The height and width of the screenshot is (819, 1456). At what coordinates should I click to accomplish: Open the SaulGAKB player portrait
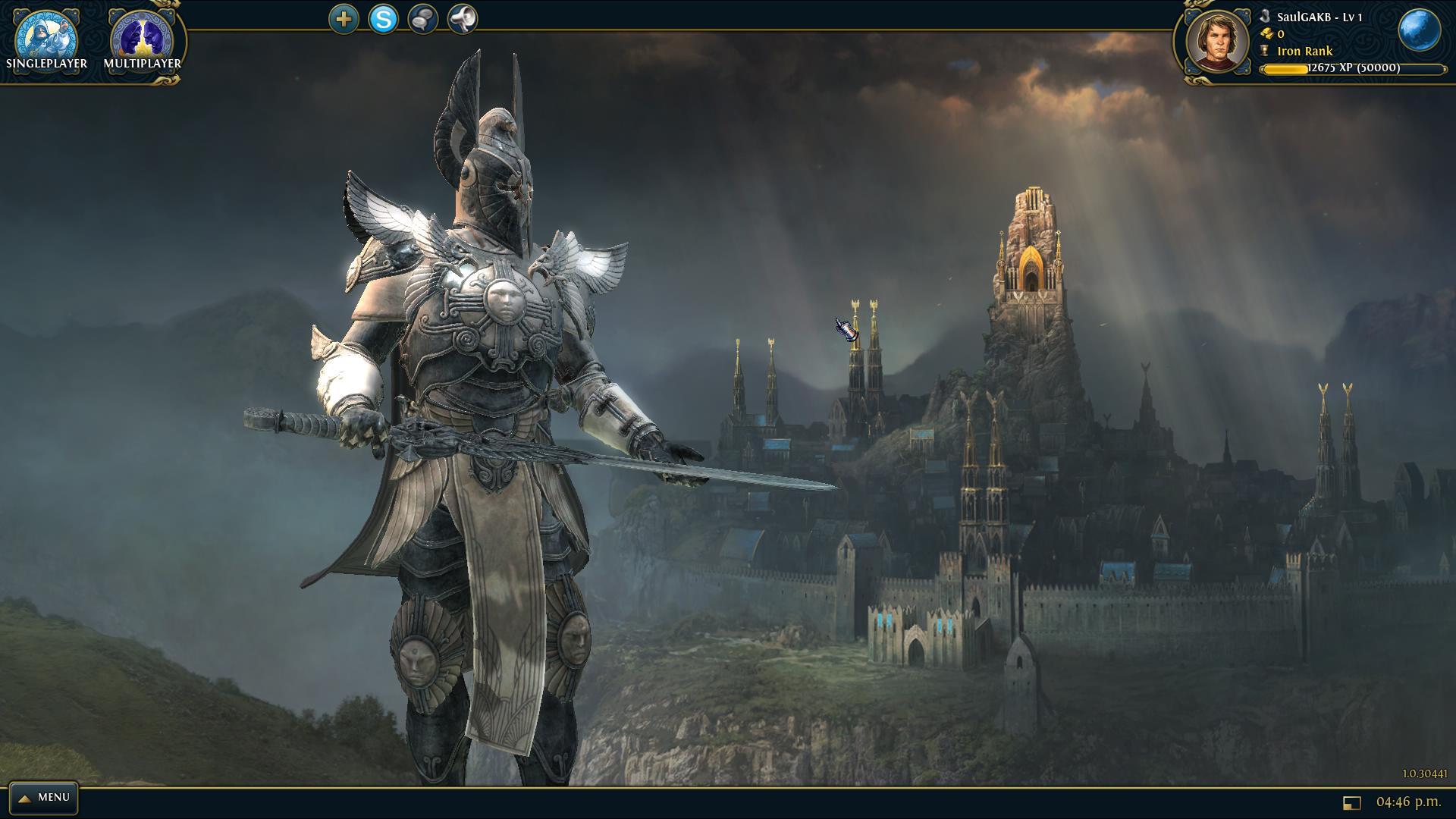pyautogui.click(x=1217, y=42)
